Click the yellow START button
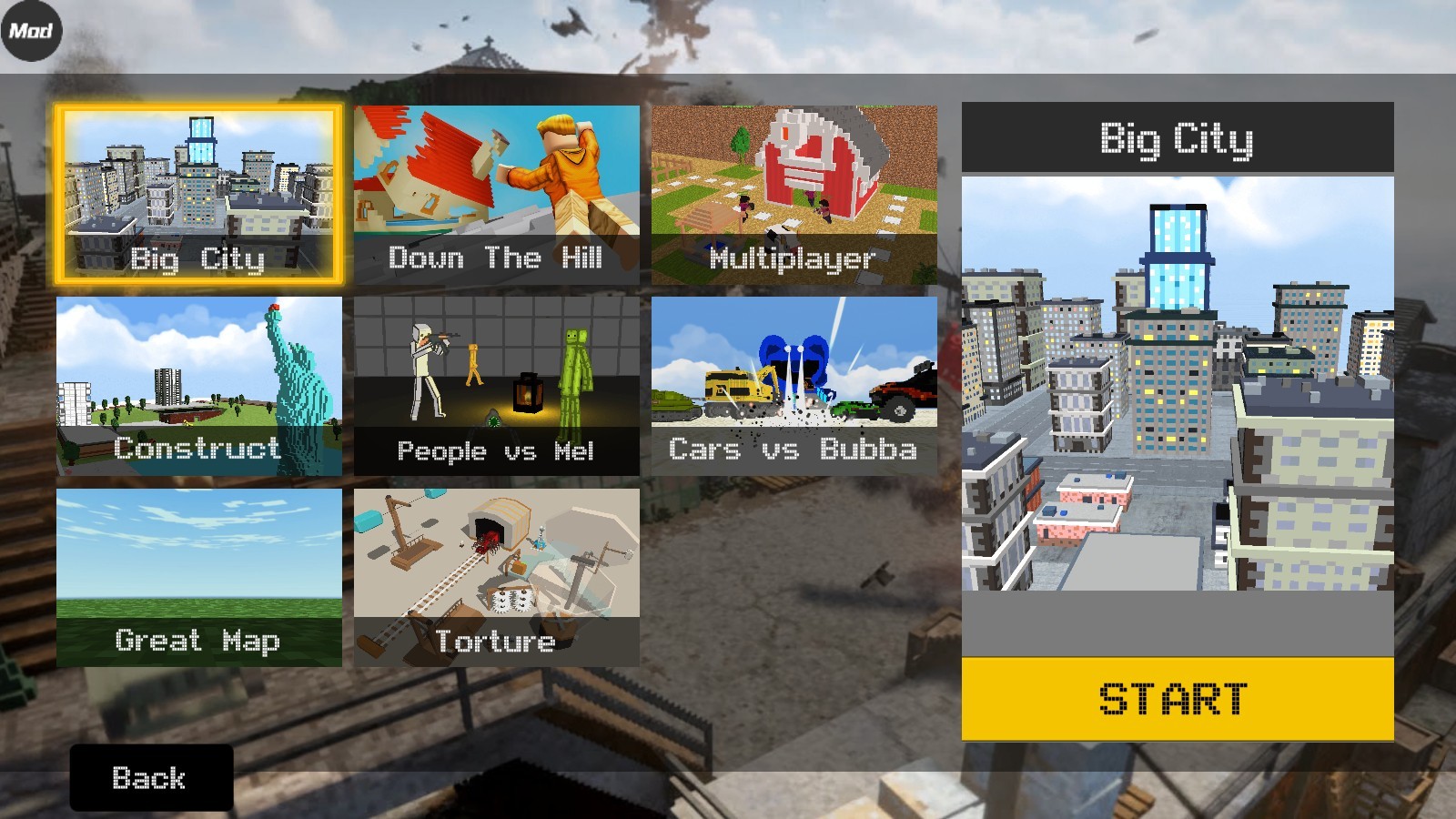 [1177, 698]
